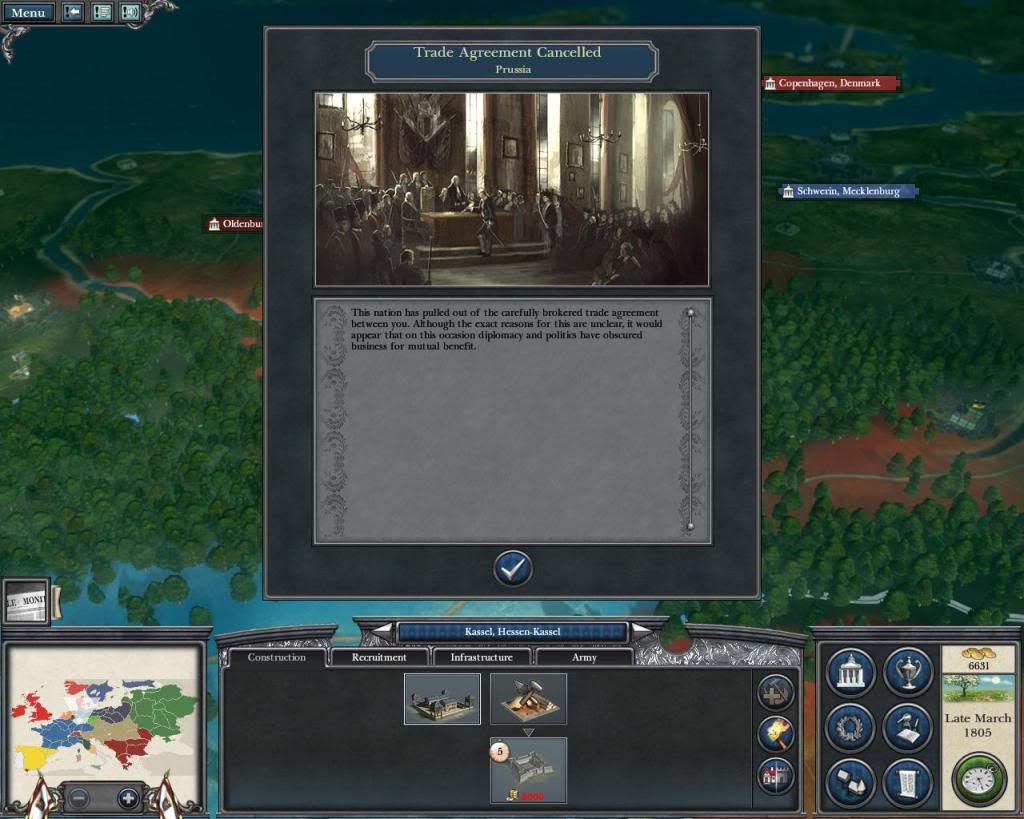Switch to the Recruitment tab
This screenshot has width=1024, height=819.
point(380,657)
